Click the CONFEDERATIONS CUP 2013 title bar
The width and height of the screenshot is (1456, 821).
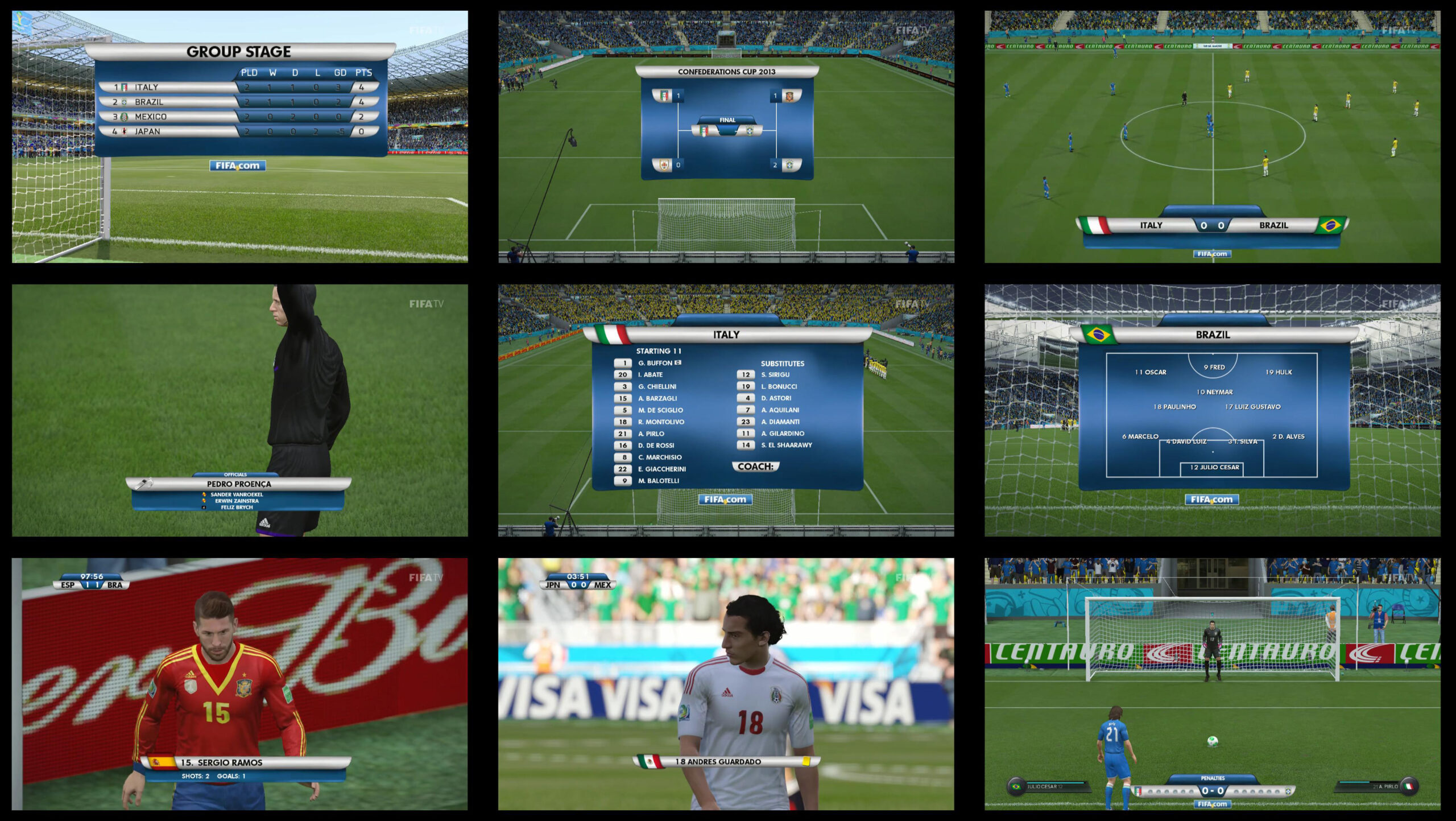(x=728, y=71)
